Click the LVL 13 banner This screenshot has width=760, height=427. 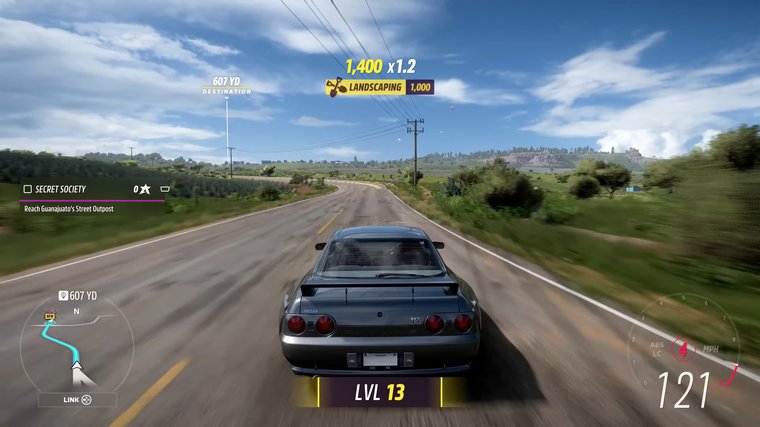point(380,392)
